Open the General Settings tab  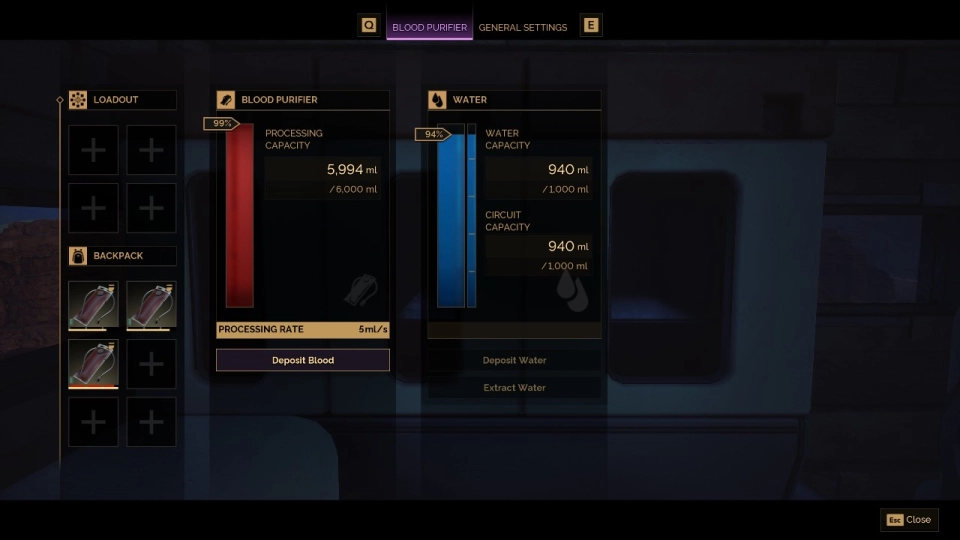click(522, 27)
